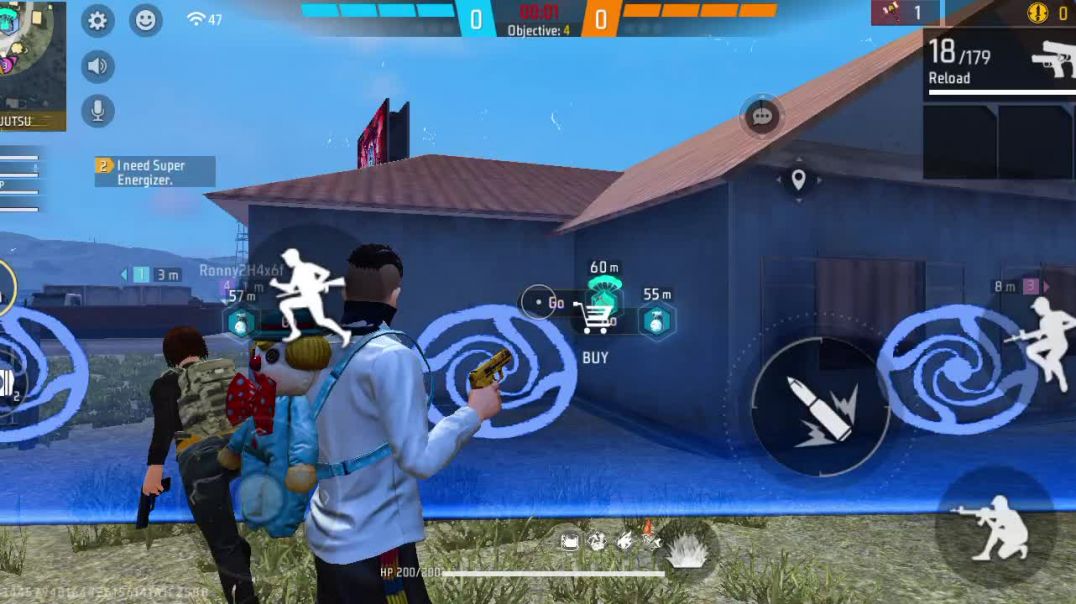1076x604 pixels.
Task: Toggle the microphone voice chat
Action: point(97,110)
